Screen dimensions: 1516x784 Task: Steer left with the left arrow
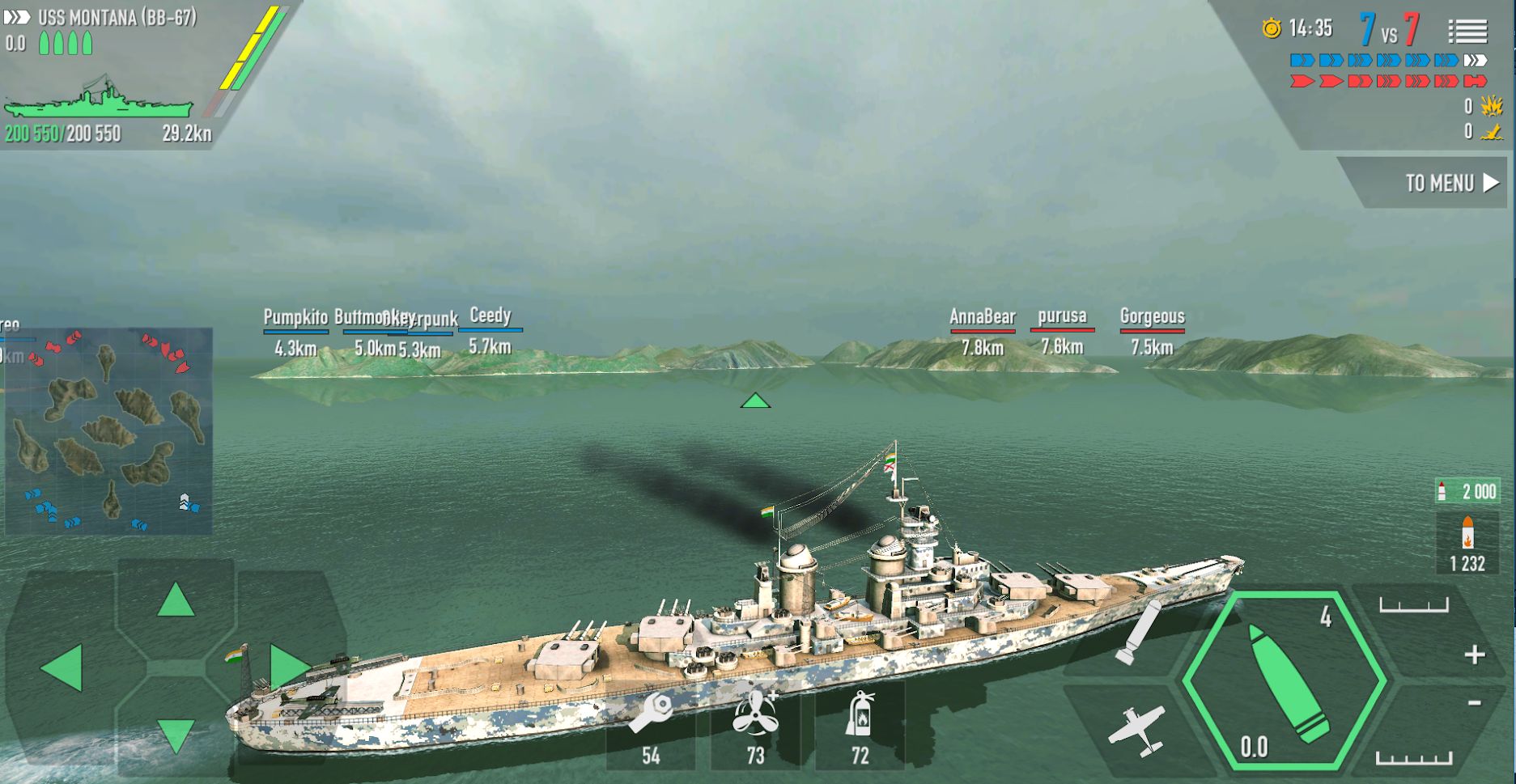pyautogui.click(x=62, y=668)
